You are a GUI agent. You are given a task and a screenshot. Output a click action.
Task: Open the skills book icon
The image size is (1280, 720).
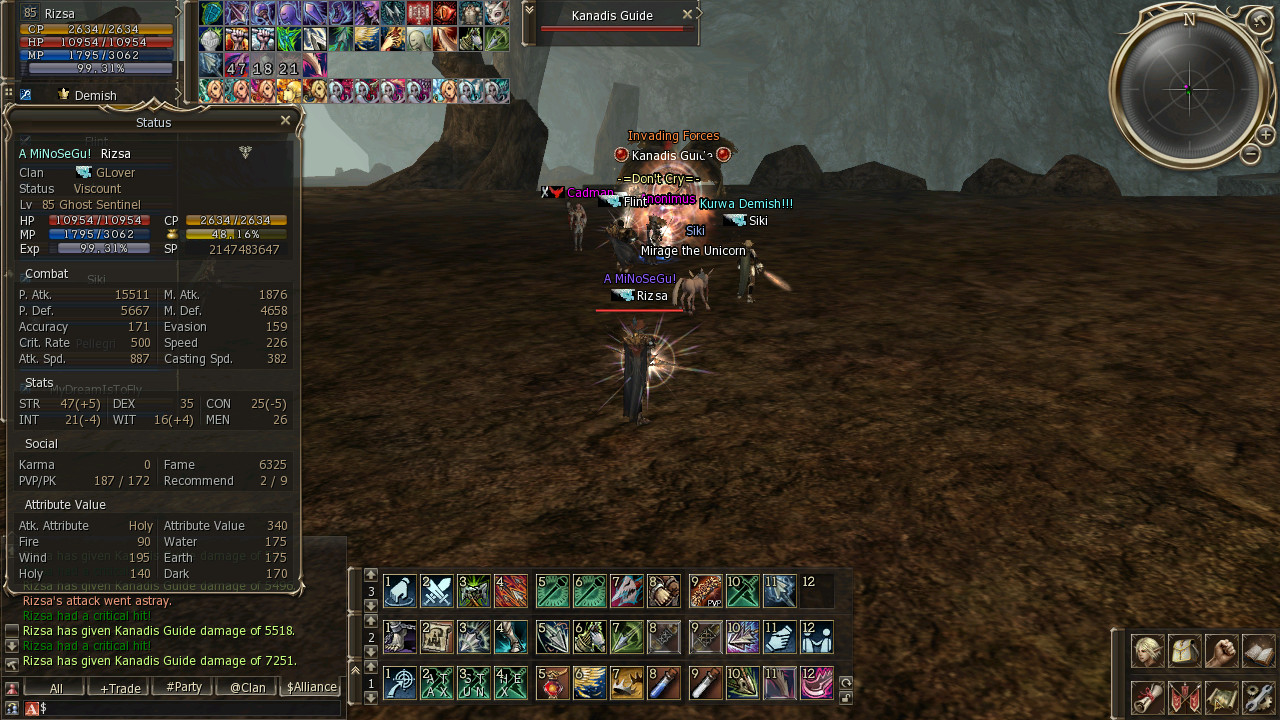(1258, 651)
